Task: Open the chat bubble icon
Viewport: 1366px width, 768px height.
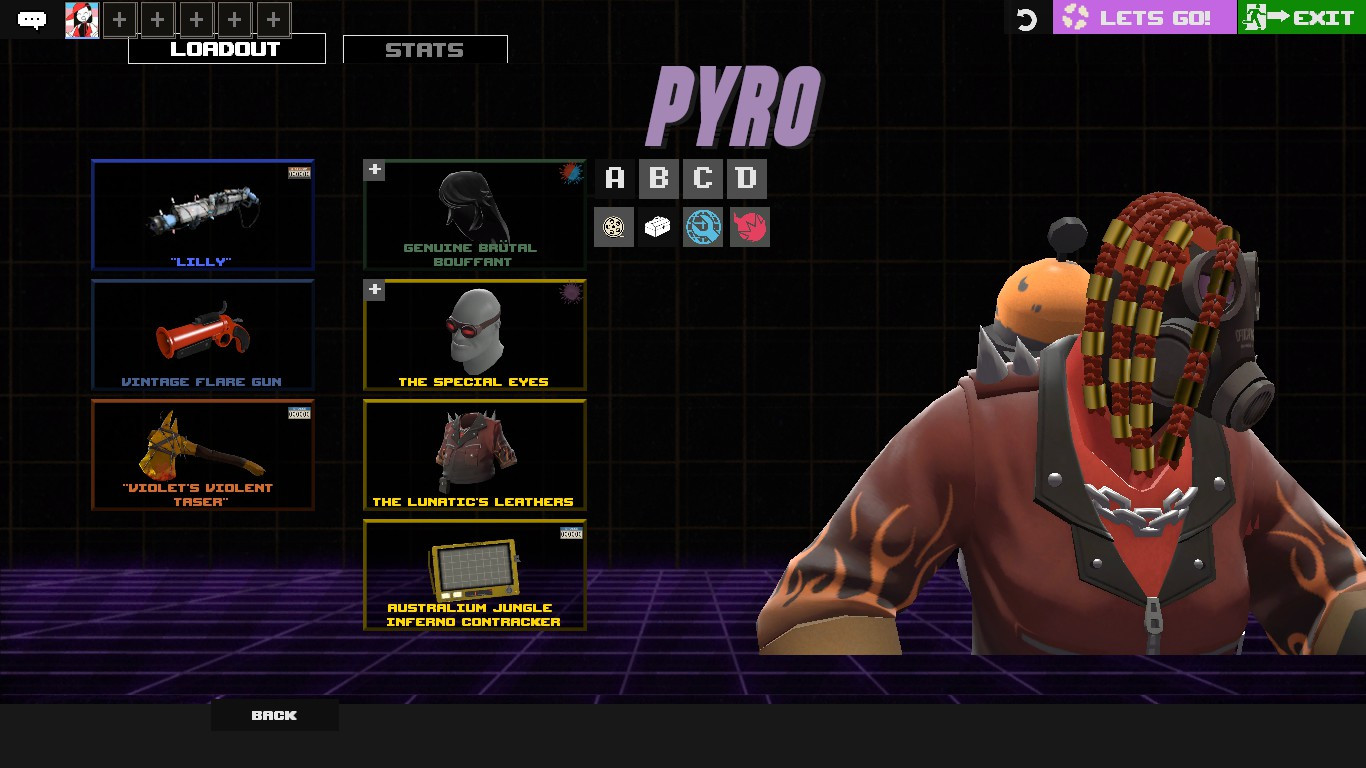Action: point(33,19)
